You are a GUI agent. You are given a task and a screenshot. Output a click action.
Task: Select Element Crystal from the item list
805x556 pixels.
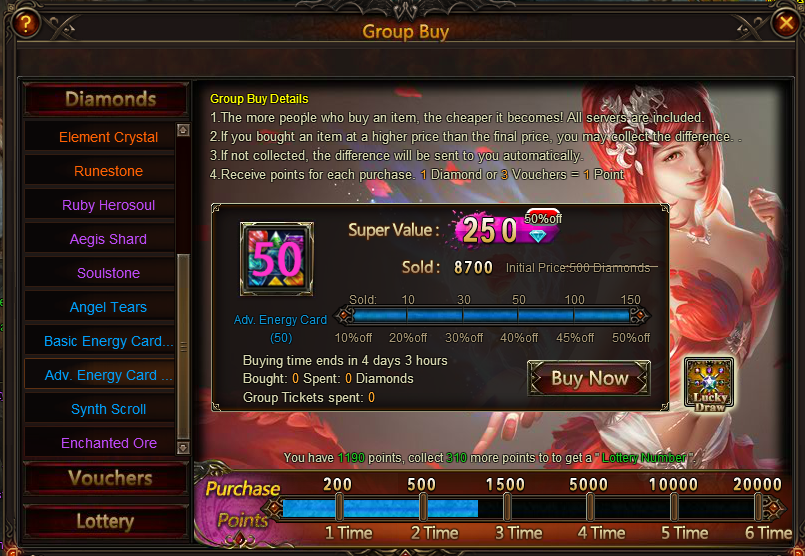coord(108,137)
